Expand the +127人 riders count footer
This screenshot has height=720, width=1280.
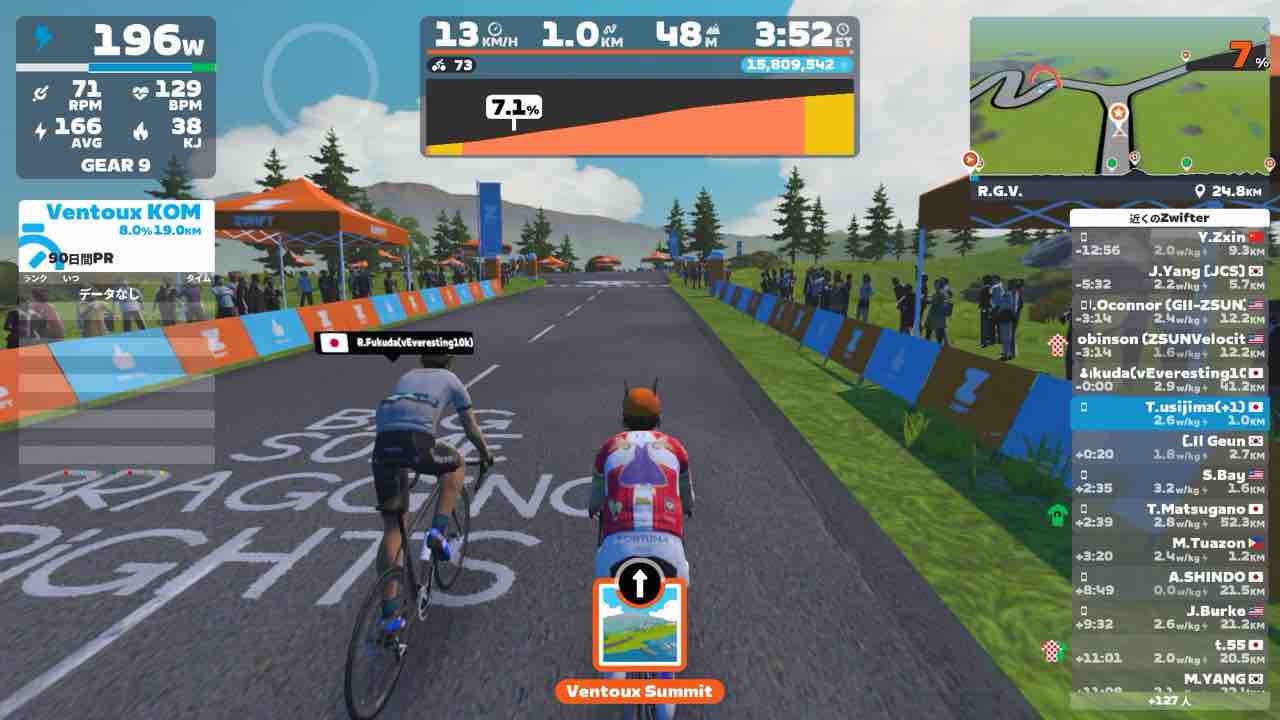(x=1169, y=700)
